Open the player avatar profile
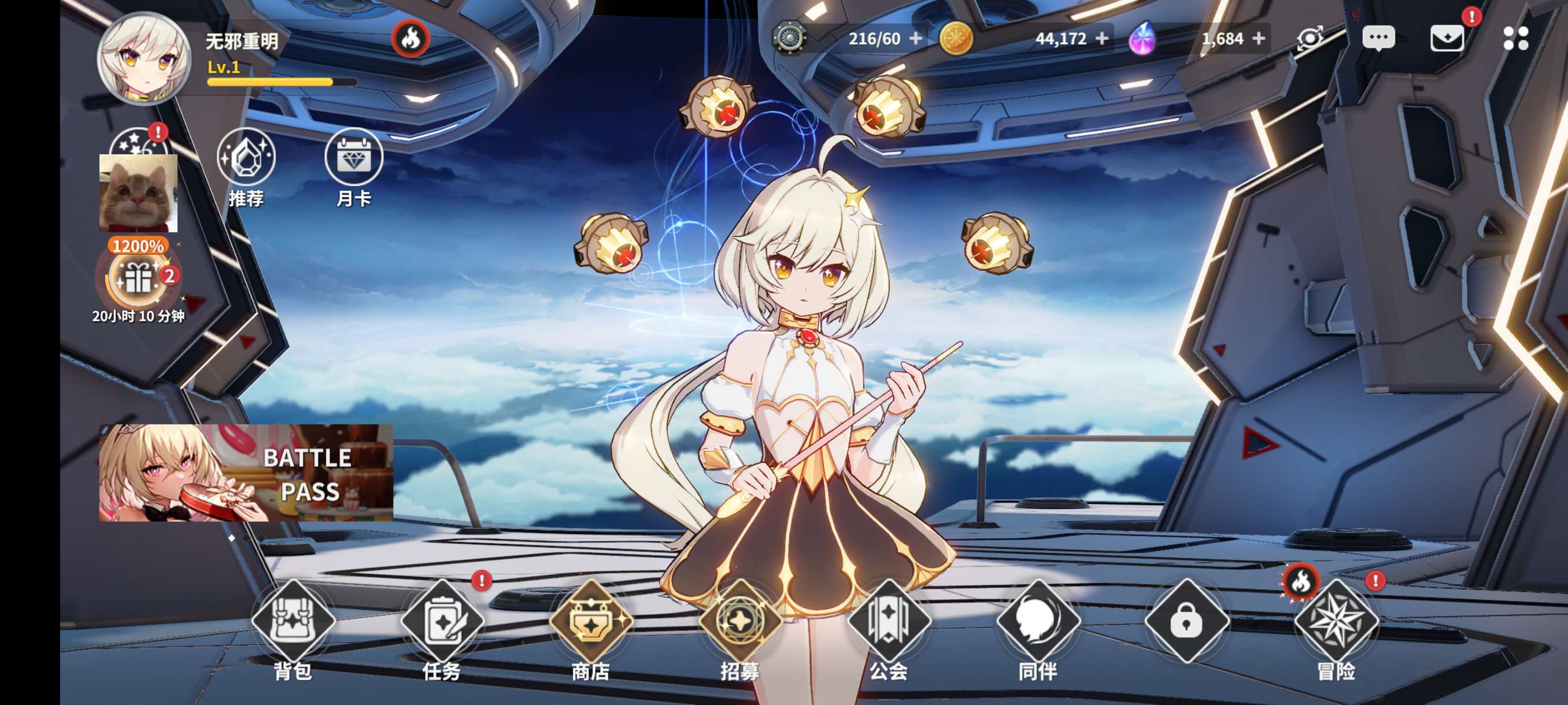This screenshot has height=705, width=1568. coord(145,58)
